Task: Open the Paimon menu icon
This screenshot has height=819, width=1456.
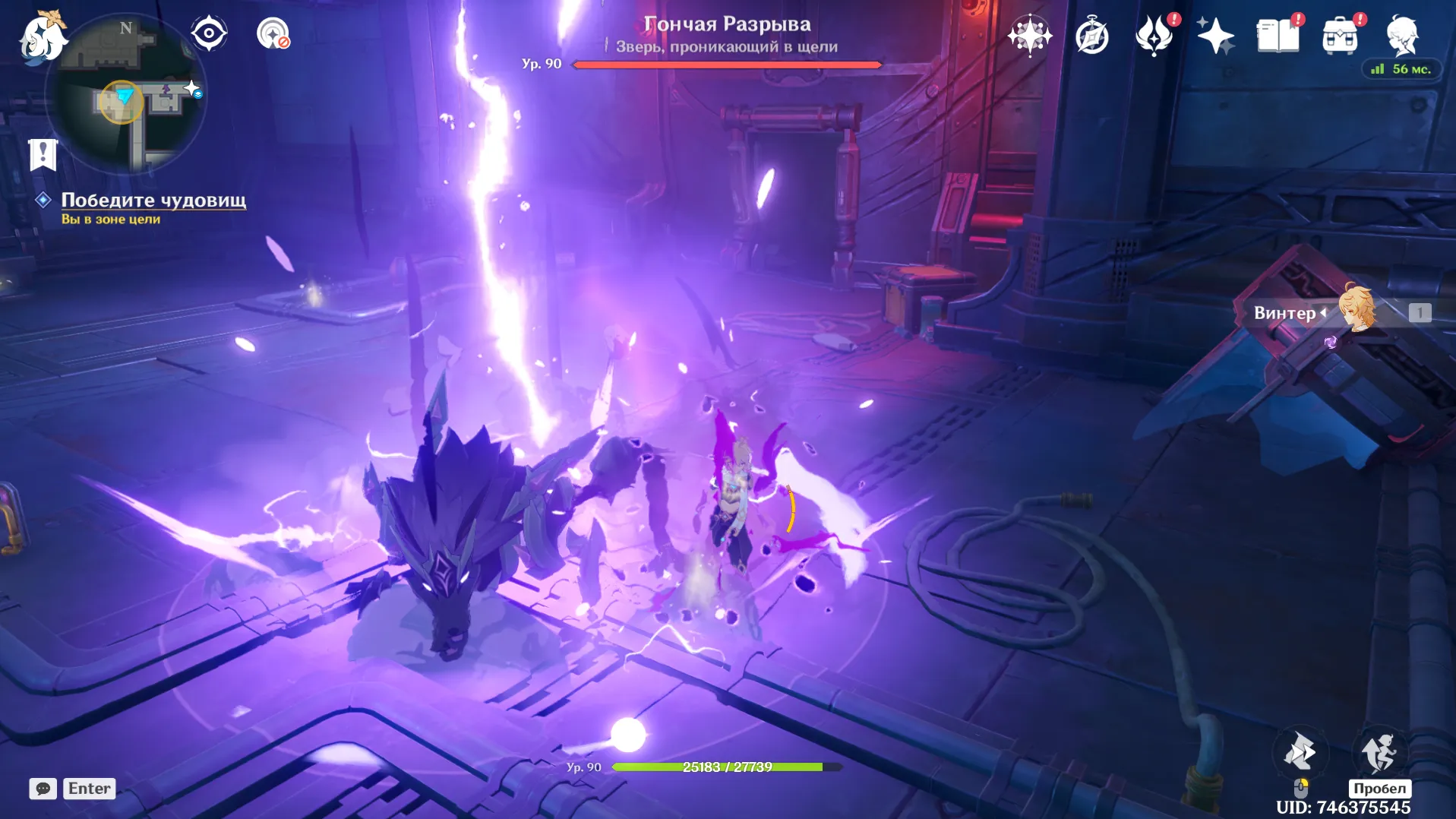Action: (x=42, y=36)
